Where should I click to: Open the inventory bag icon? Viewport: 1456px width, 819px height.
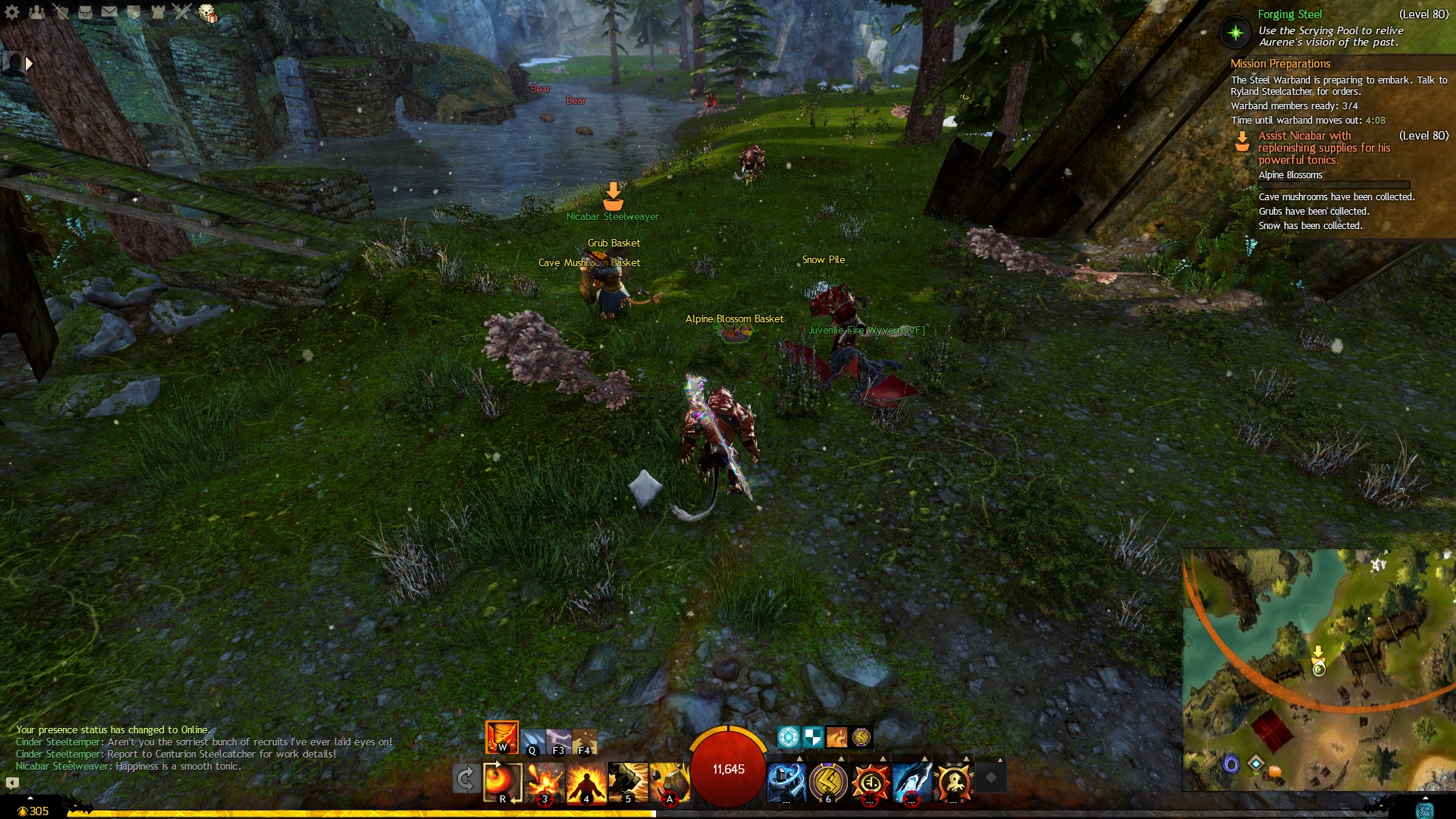85,12
